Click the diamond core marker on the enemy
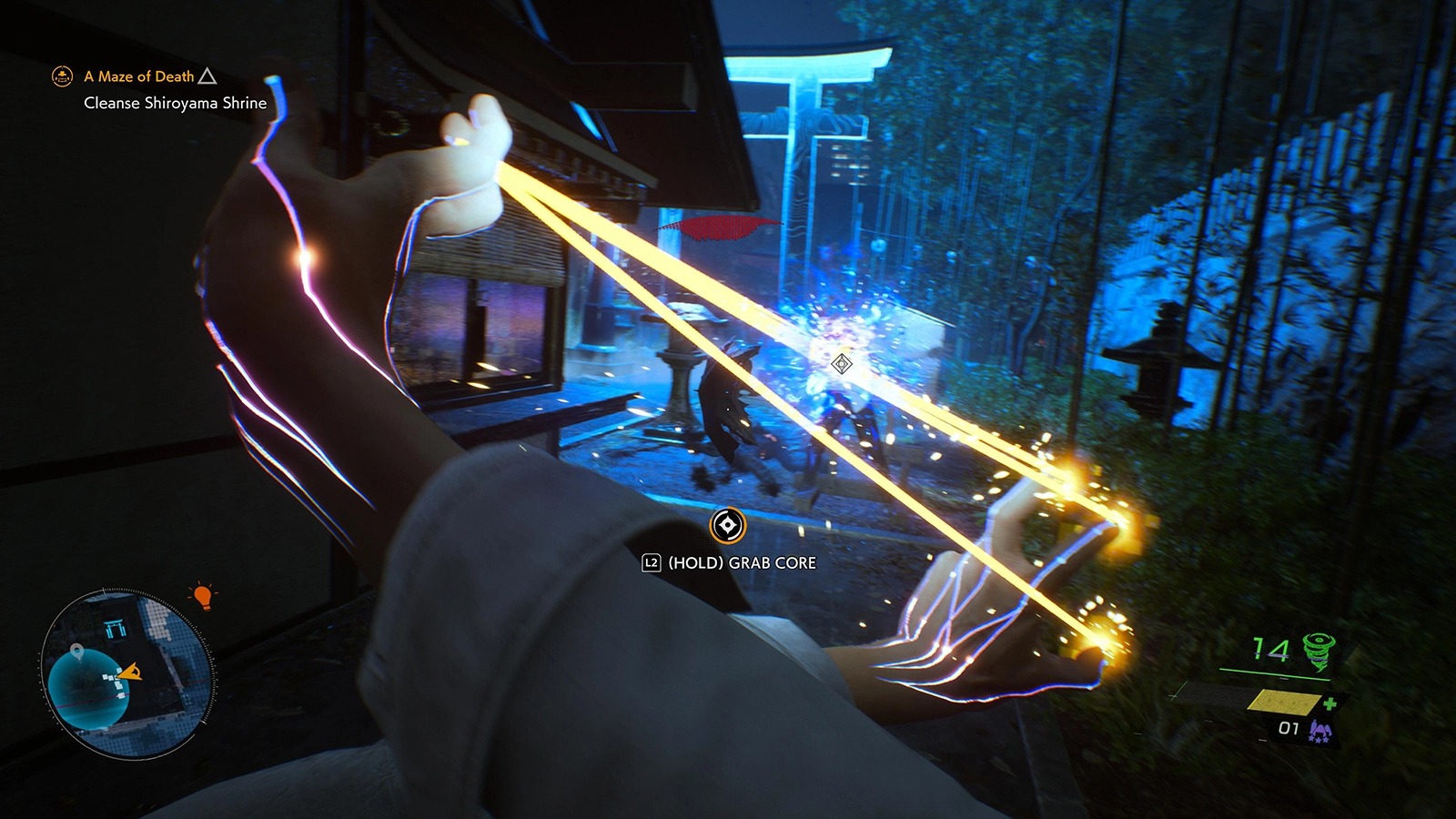Image resolution: width=1456 pixels, height=819 pixels. coord(842,364)
